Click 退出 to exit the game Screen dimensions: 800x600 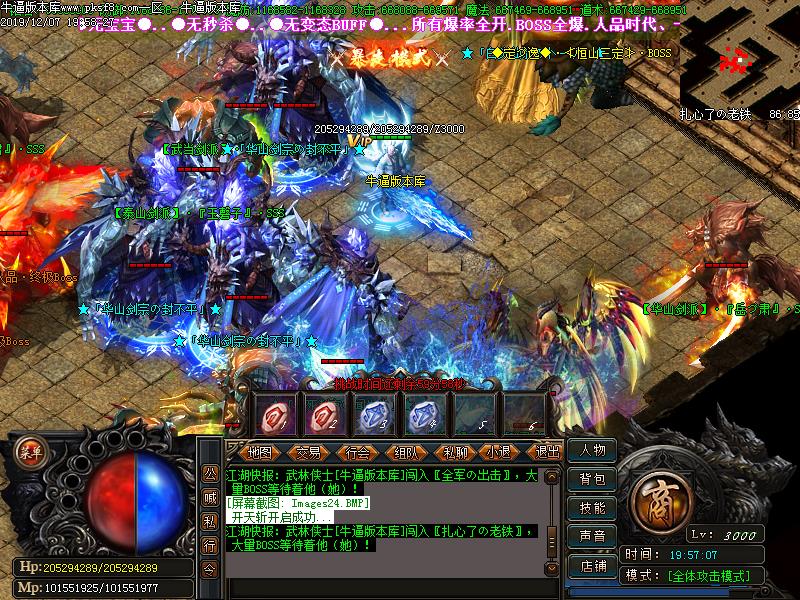coord(546,452)
